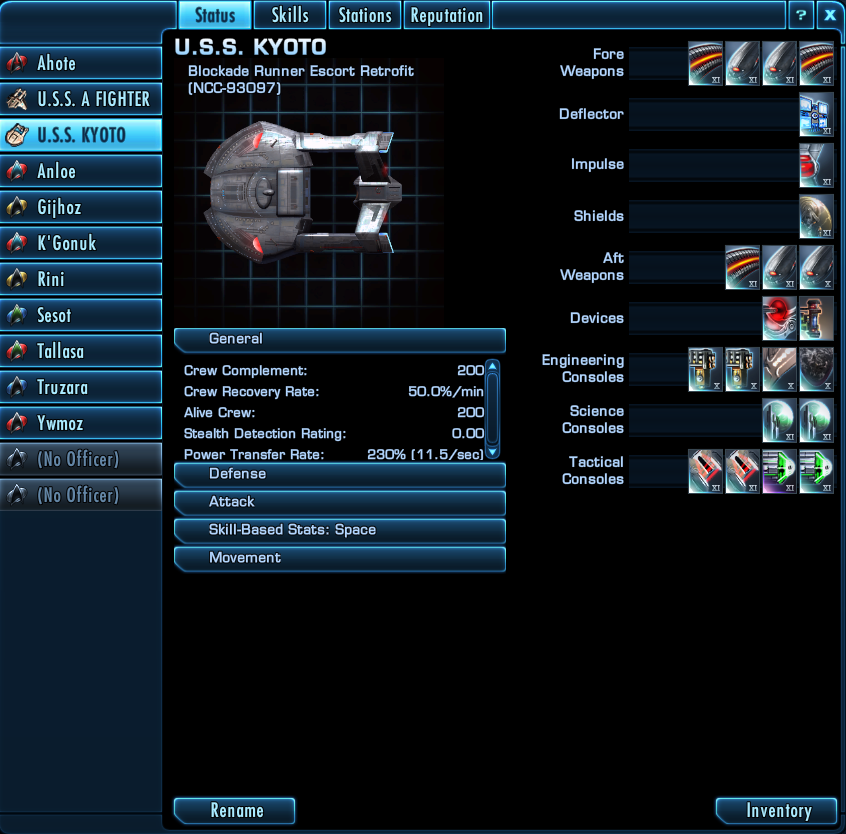Show the Reputation tab
Screen dimensions: 846x834
[447, 15]
